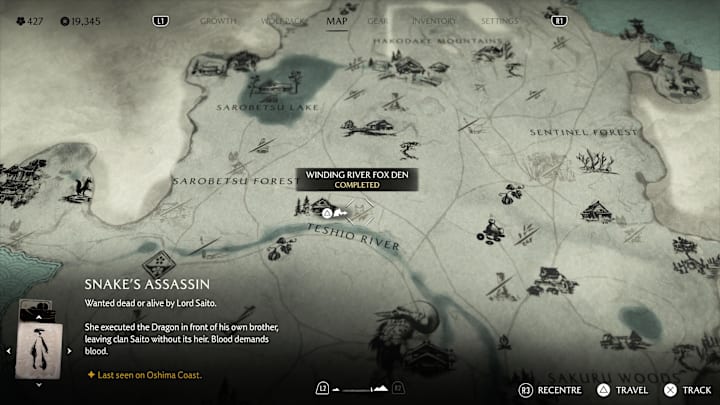Screen dimensions: 720x405
Task: Go to the Settings tab
Action: point(499,20)
